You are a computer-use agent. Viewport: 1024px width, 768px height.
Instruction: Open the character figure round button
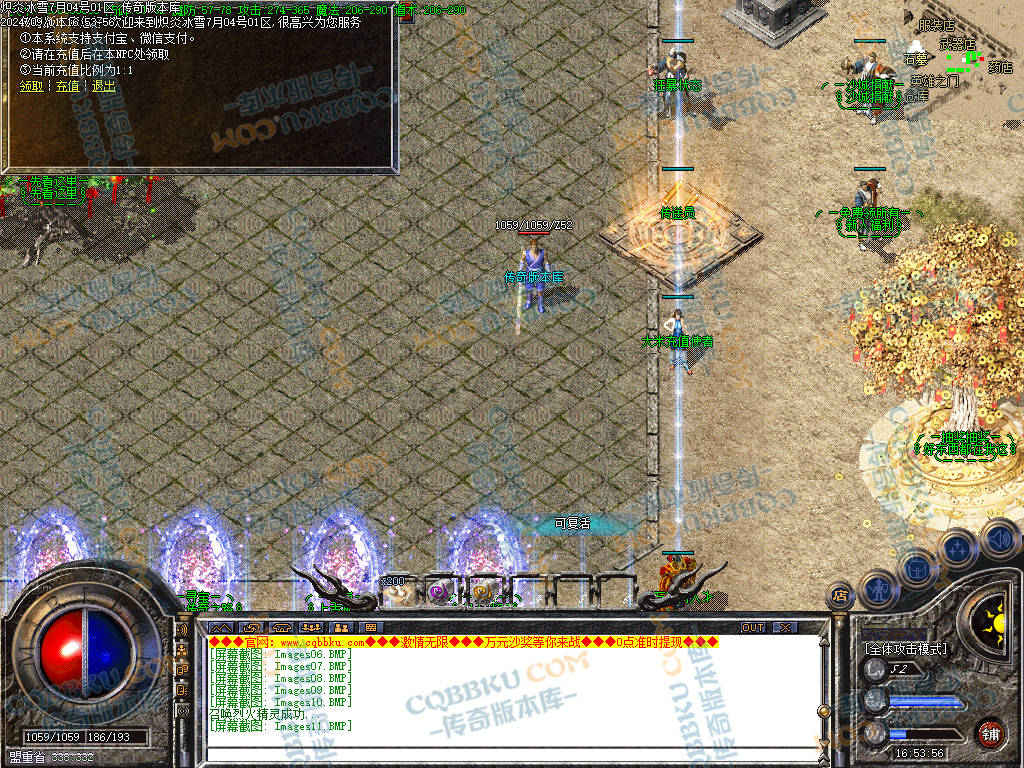pyautogui.click(x=877, y=587)
